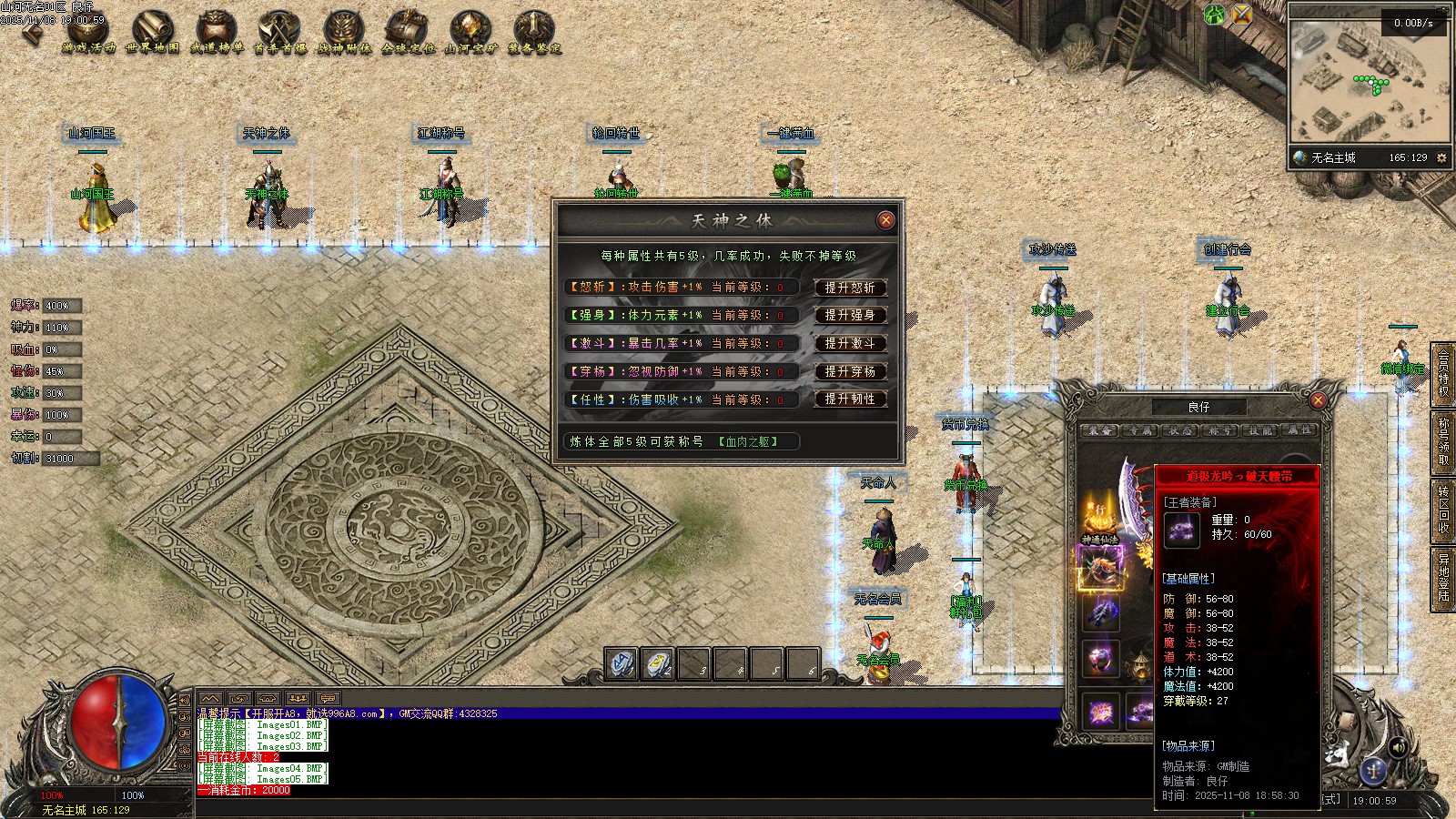Choose the 提升激斗 button
Viewport: 1456px width, 819px height.
pyautogui.click(x=849, y=344)
